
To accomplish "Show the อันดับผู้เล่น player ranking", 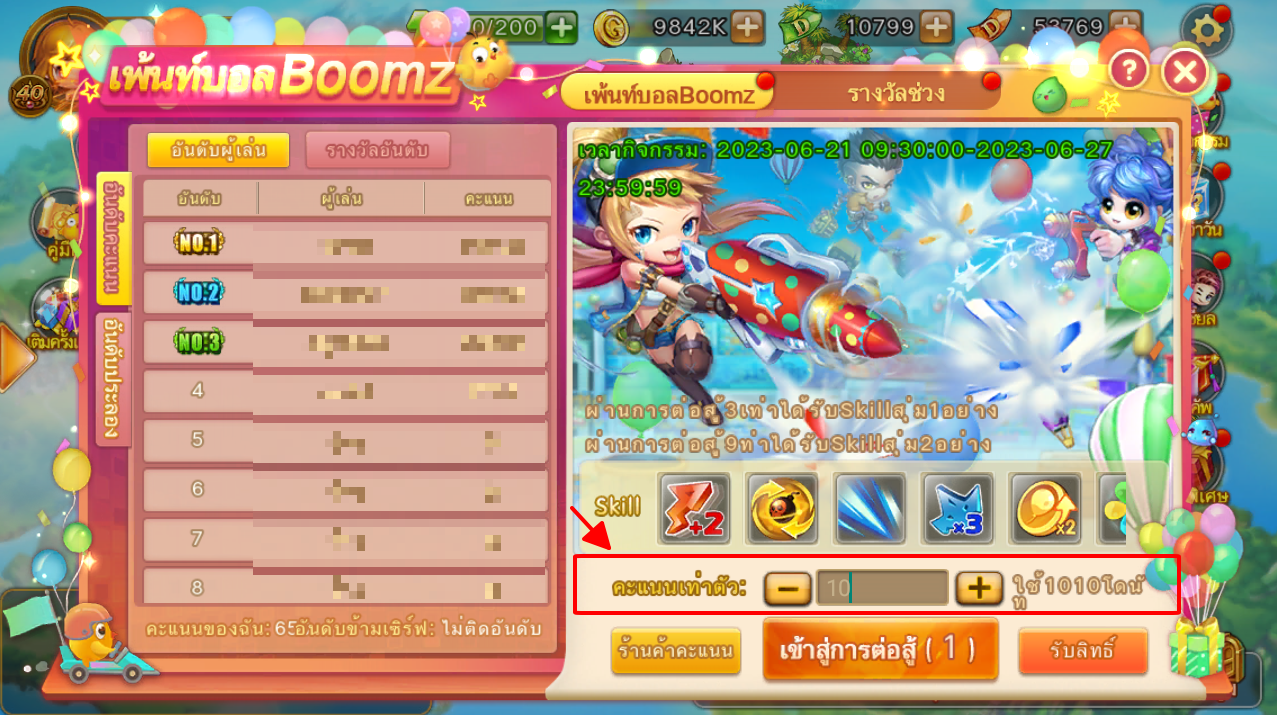I will [x=217, y=150].
